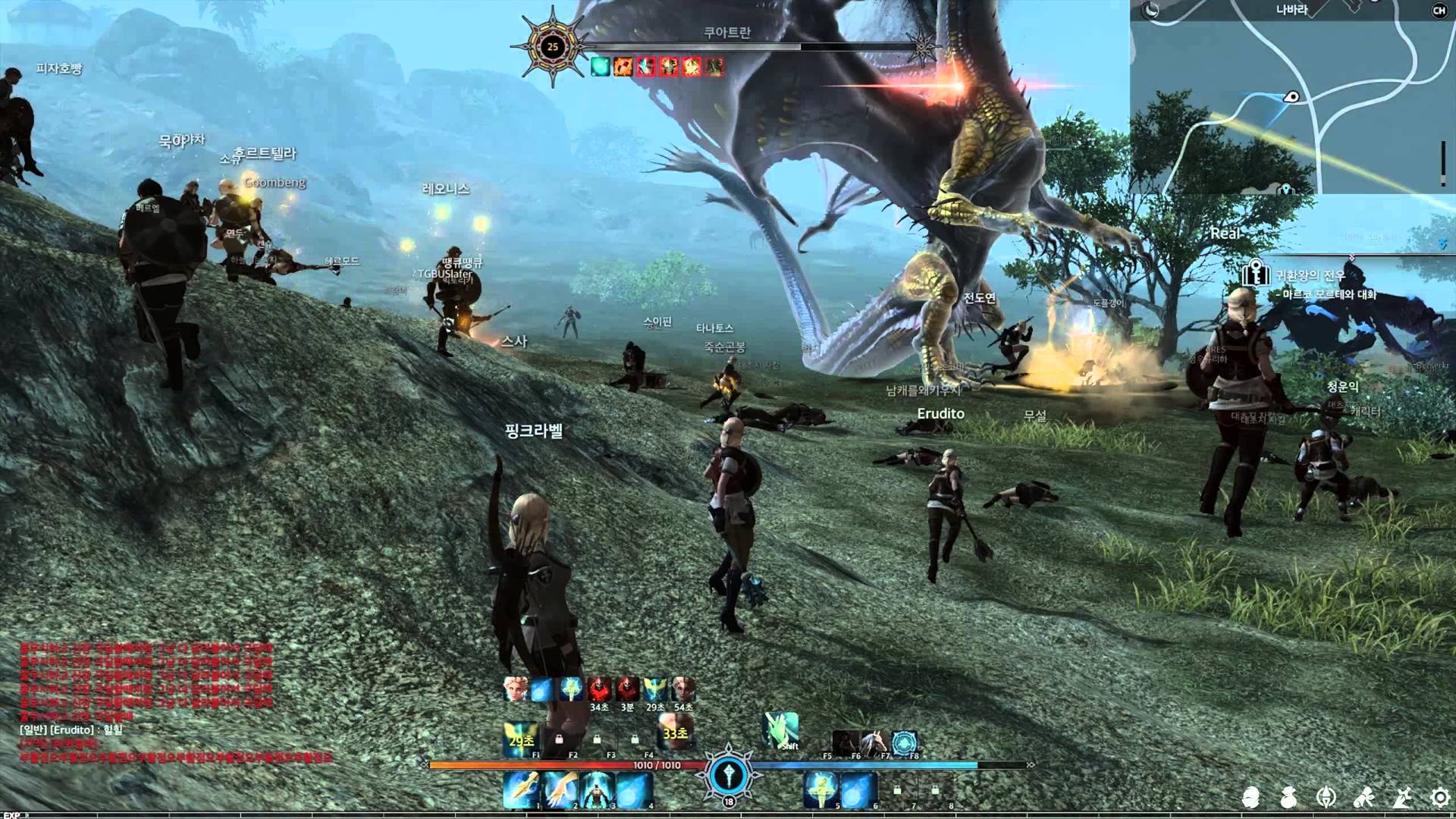Click the central class emblem showing level 18
This screenshot has height=819, width=1456.
(x=729, y=775)
